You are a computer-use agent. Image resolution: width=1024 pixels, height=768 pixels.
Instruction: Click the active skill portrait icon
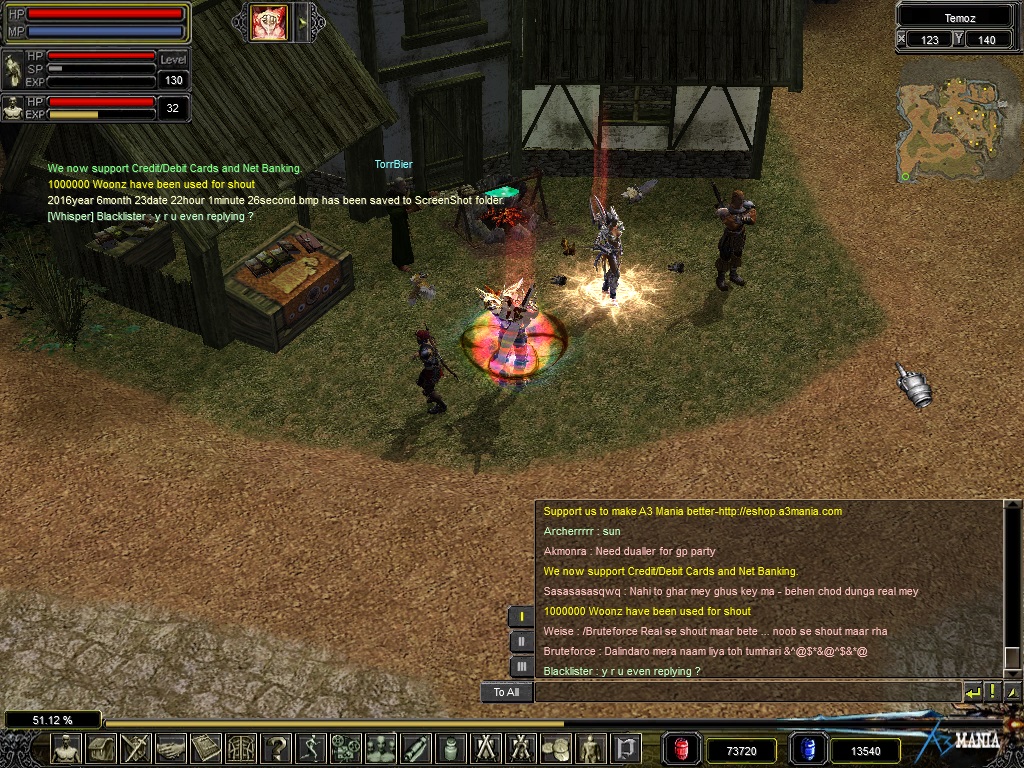[x=269, y=22]
